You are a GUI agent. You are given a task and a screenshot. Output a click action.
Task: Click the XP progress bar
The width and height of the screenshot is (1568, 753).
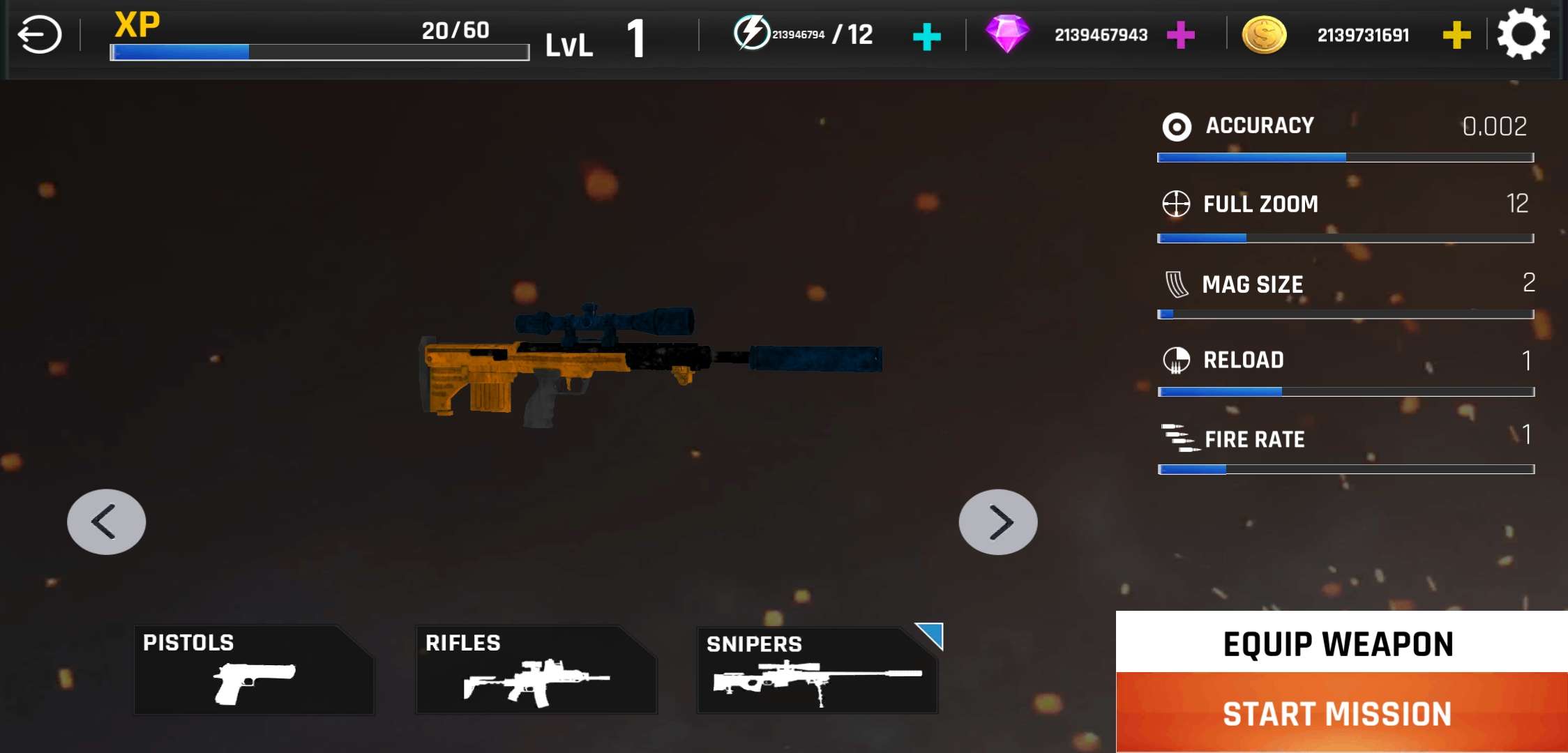319,52
